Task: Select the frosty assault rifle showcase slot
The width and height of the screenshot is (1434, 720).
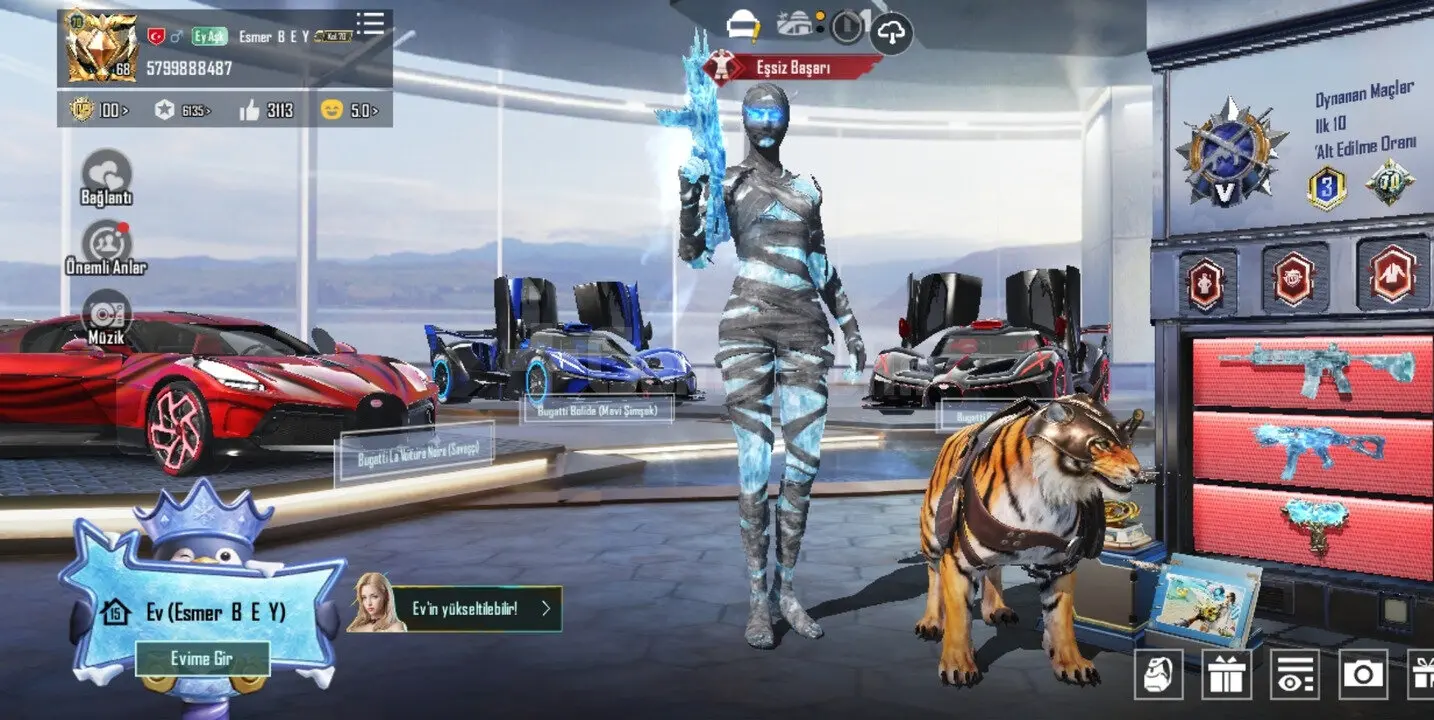Action: (1312, 368)
